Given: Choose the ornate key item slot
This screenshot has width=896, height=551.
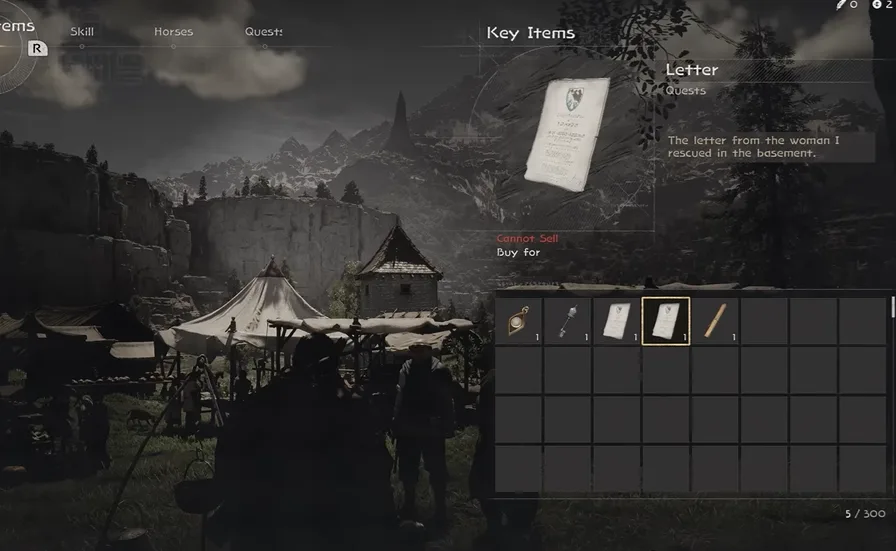Looking at the screenshot, I should 568,321.
